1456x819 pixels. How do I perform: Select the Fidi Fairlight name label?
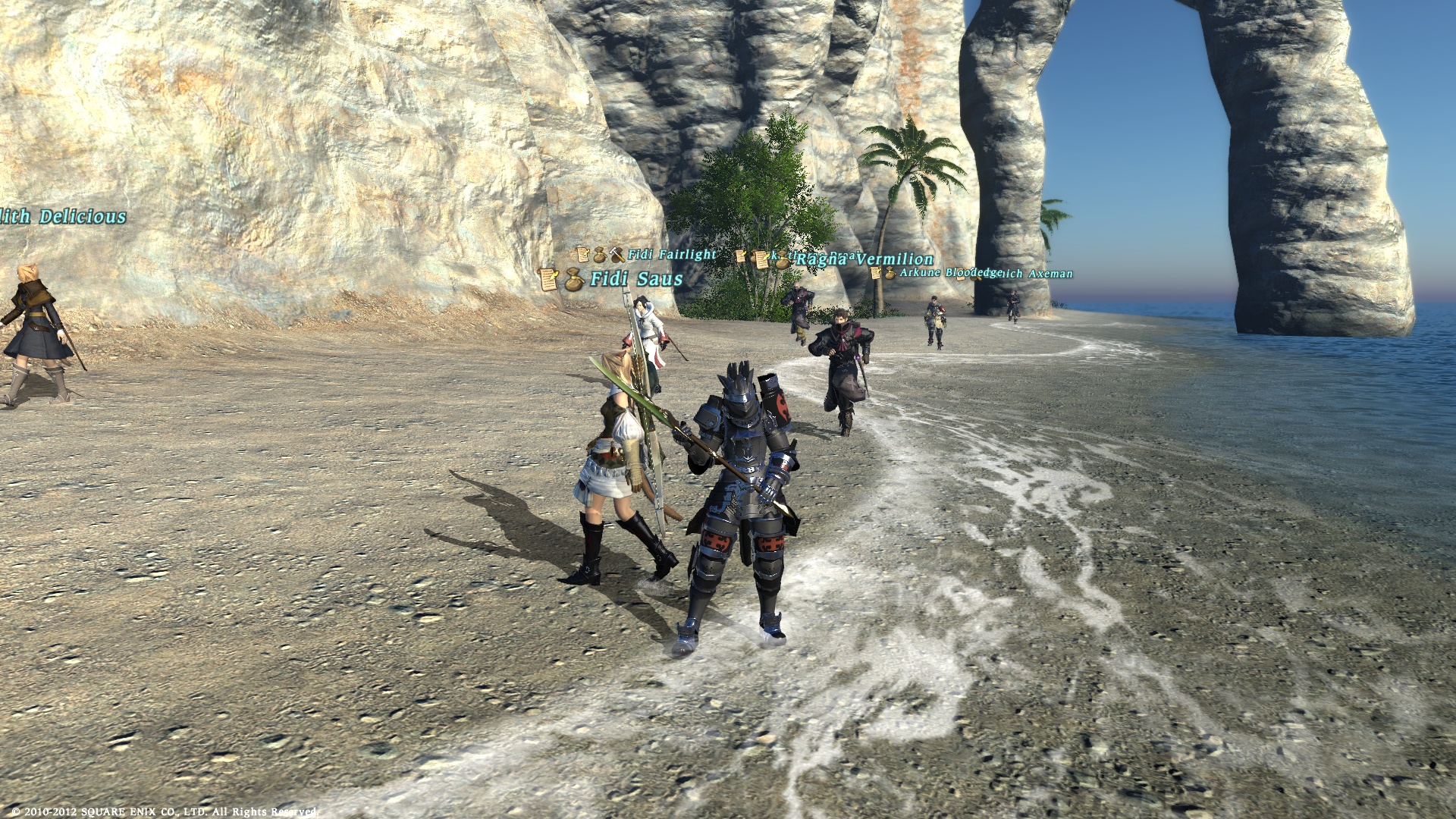(x=671, y=255)
